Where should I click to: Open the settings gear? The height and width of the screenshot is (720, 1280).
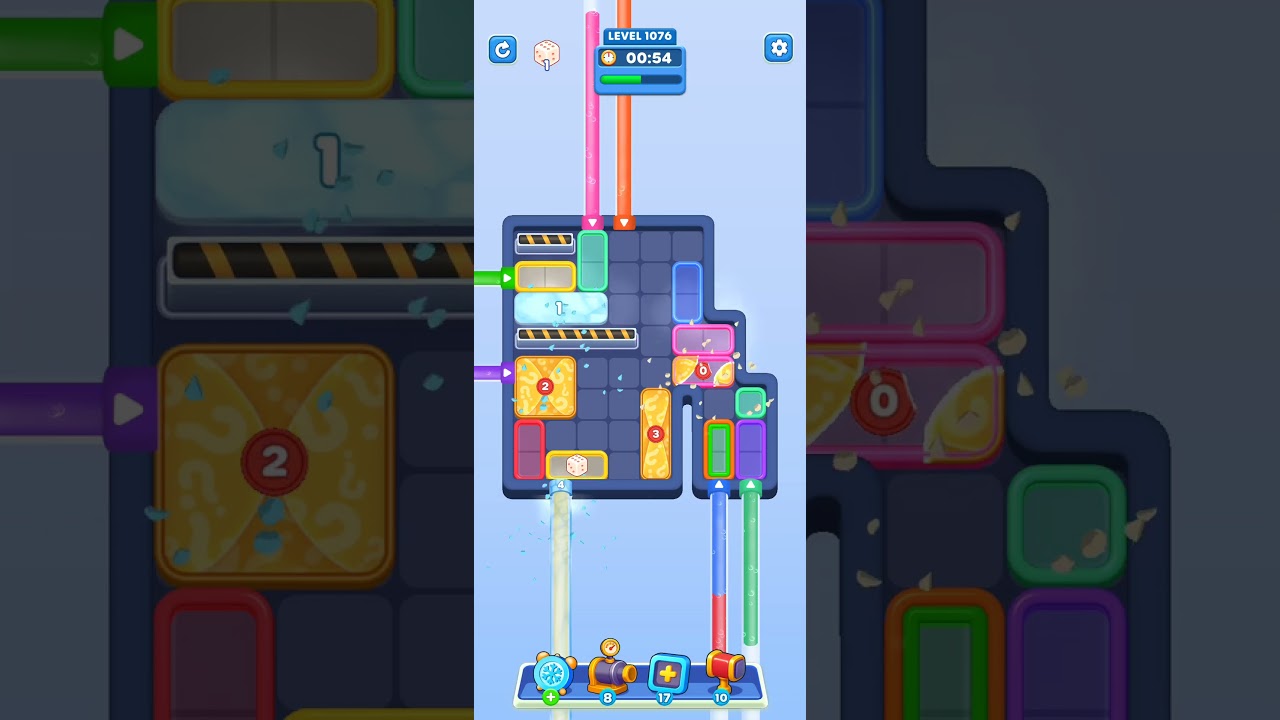778,47
